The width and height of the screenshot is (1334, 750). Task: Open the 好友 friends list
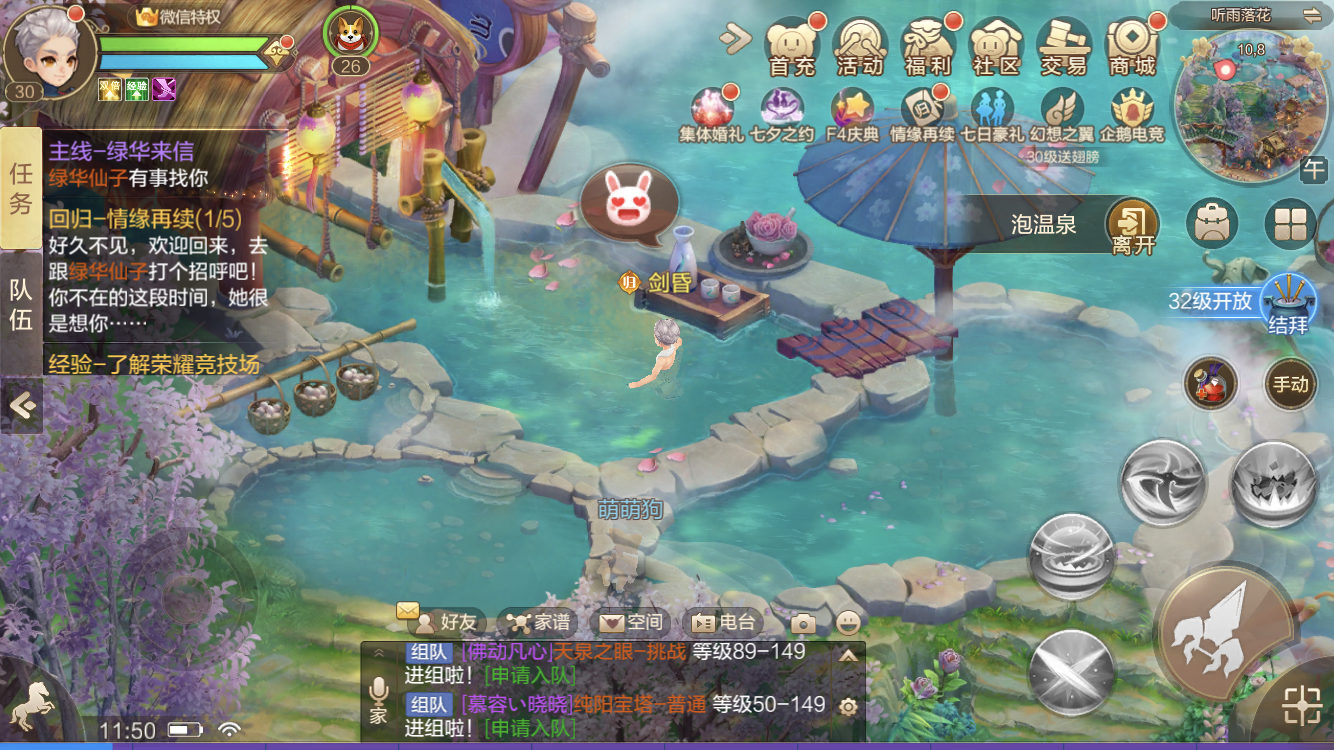pyautogui.click(x=450, y=622)
